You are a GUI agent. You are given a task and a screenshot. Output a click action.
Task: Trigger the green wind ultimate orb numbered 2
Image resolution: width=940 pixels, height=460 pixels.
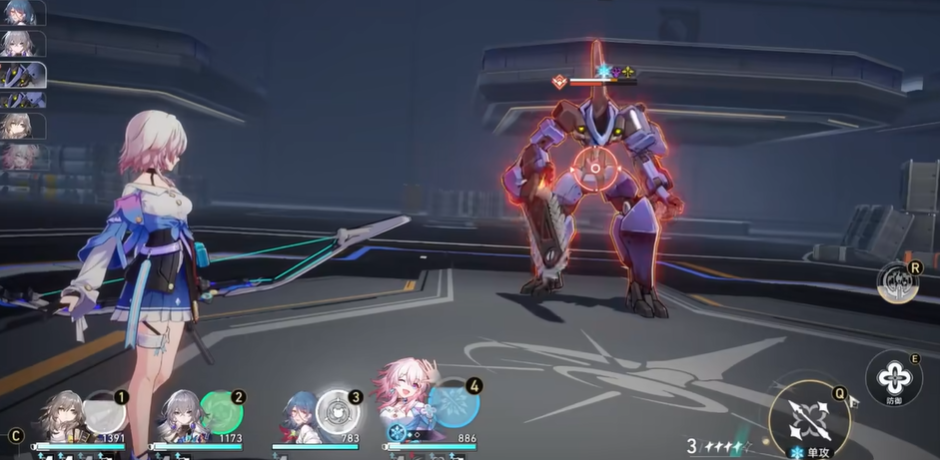pos(221,410)
